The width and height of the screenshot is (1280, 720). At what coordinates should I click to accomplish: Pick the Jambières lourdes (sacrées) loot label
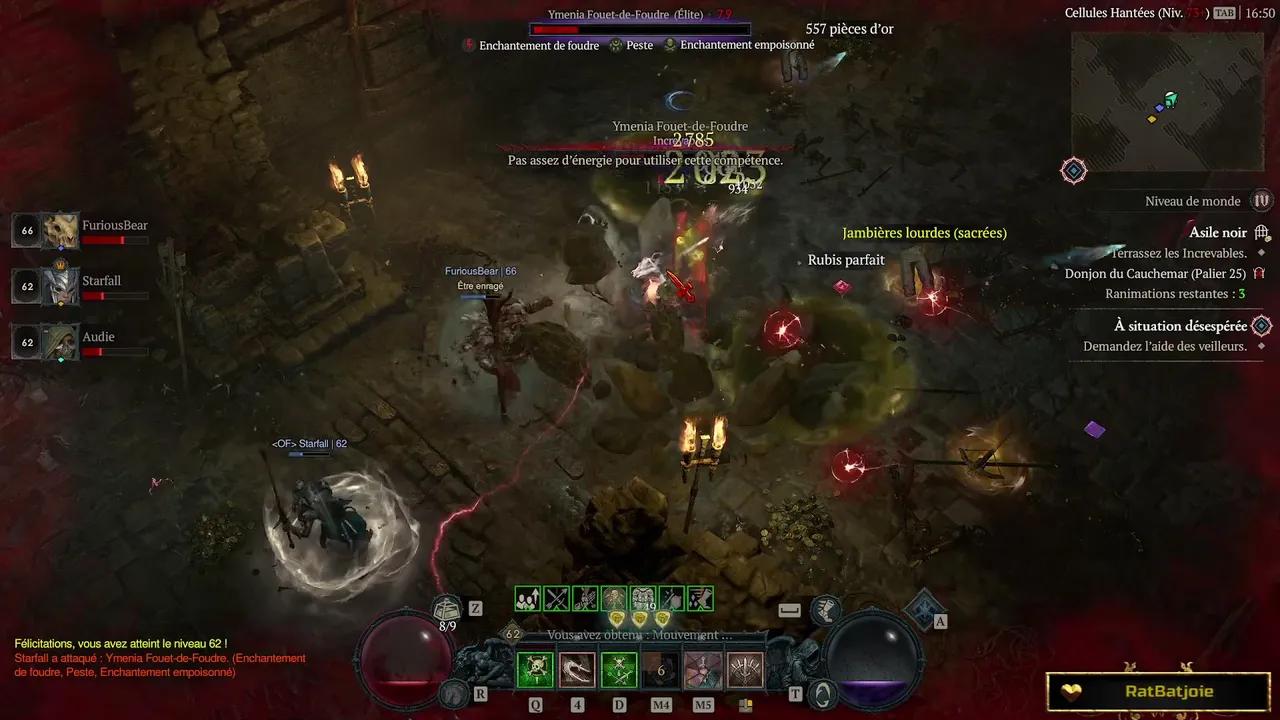pos(924,233)
